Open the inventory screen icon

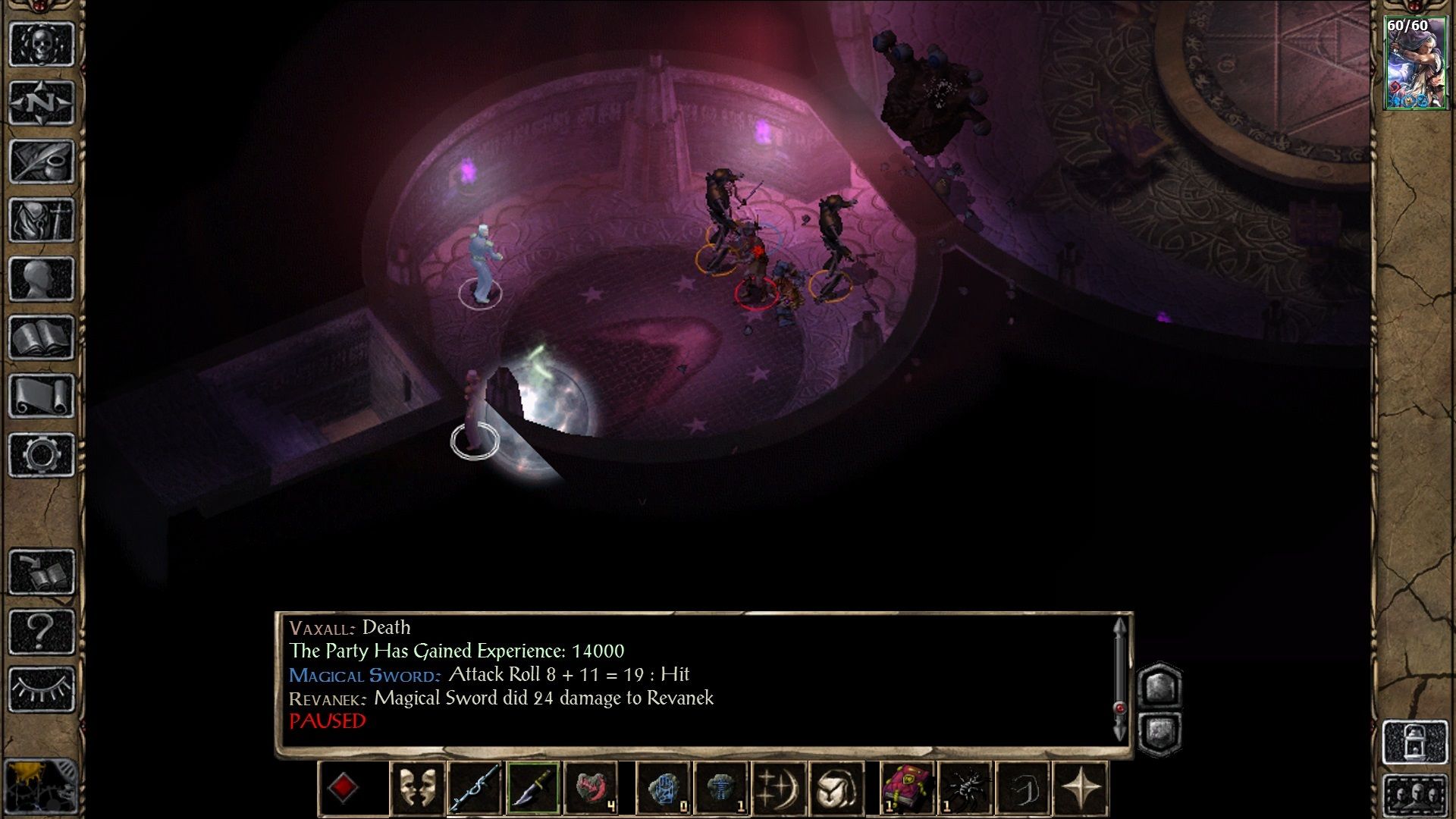41,220
